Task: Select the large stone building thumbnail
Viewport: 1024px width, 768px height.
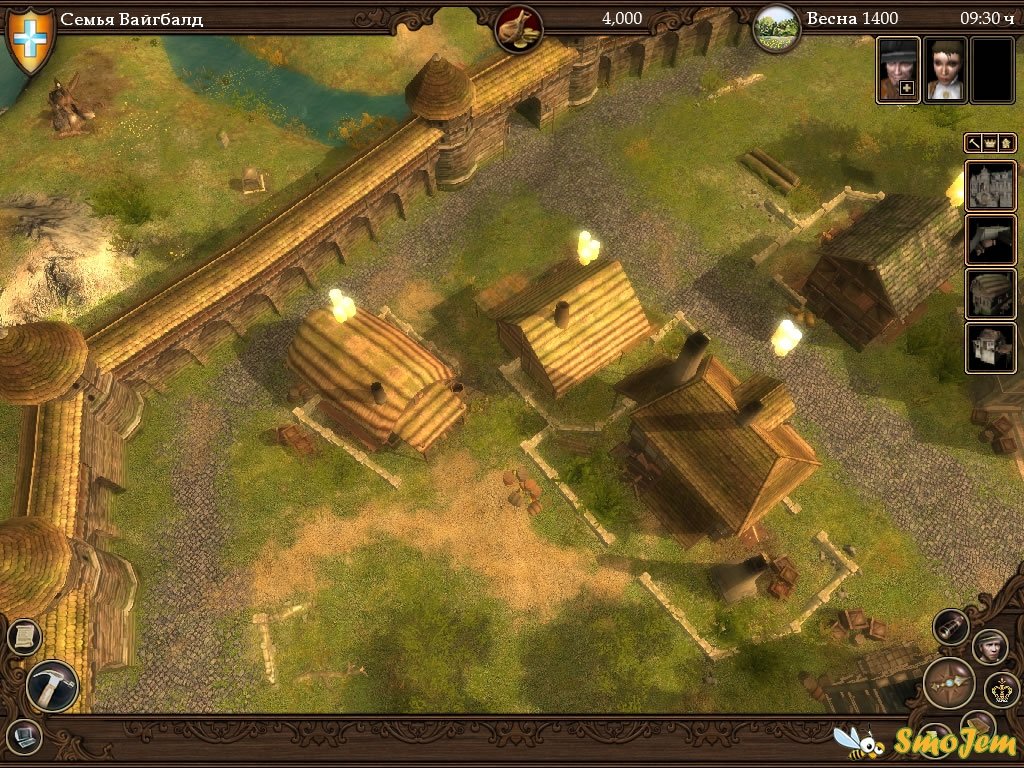Action: pos(990,186)
